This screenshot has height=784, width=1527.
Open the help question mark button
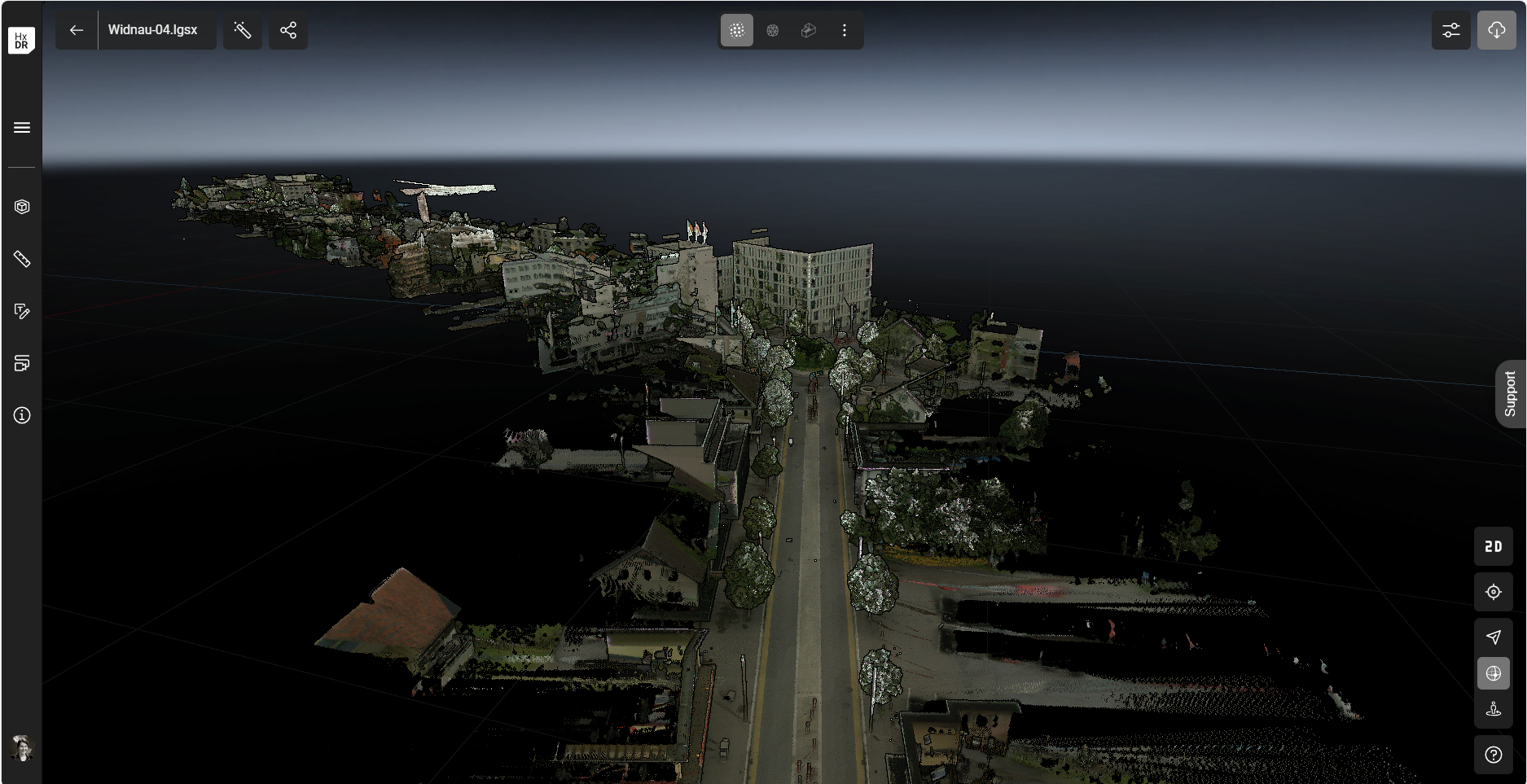point(1494,753)
